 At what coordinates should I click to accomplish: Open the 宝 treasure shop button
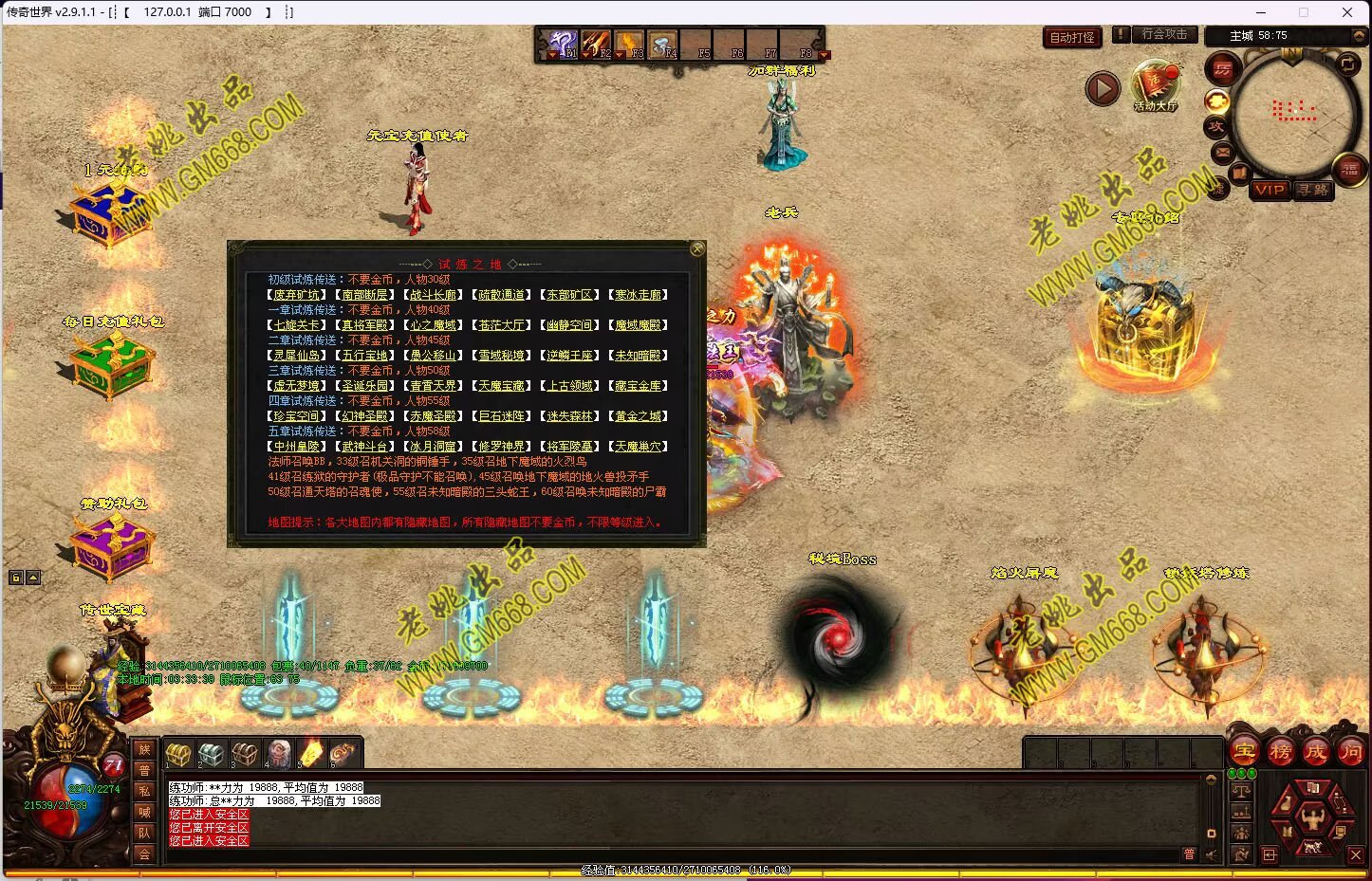pyautogui.click(x=1245, y=753)
